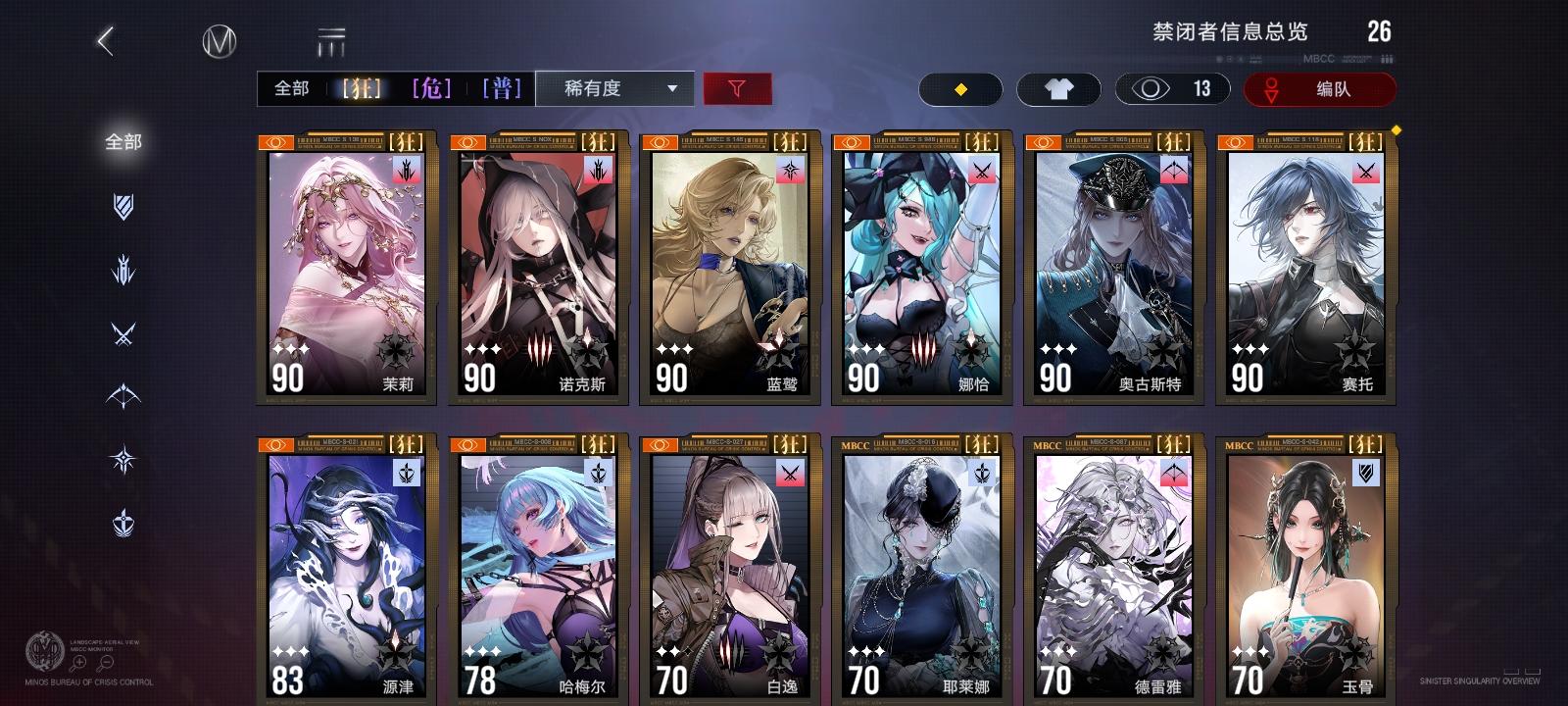Expand the sort options via the dropdown arrow

tap(670, 89)
